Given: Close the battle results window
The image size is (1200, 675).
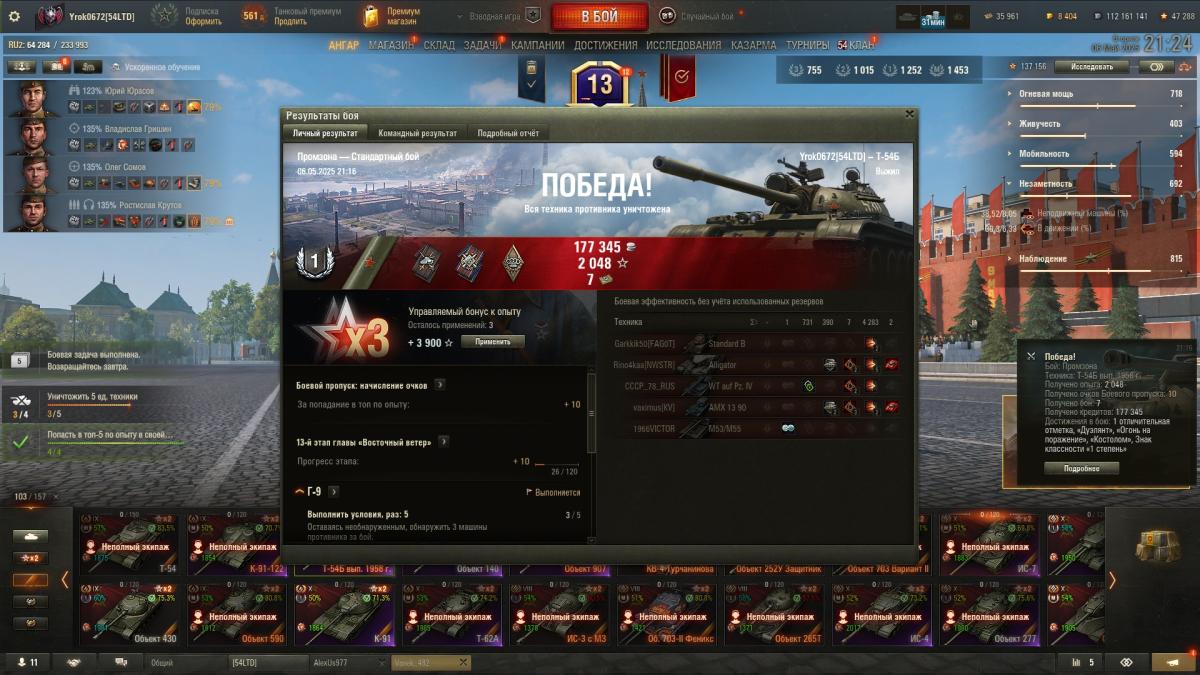Looking at the screenshot, I should [x=908, y=115].
